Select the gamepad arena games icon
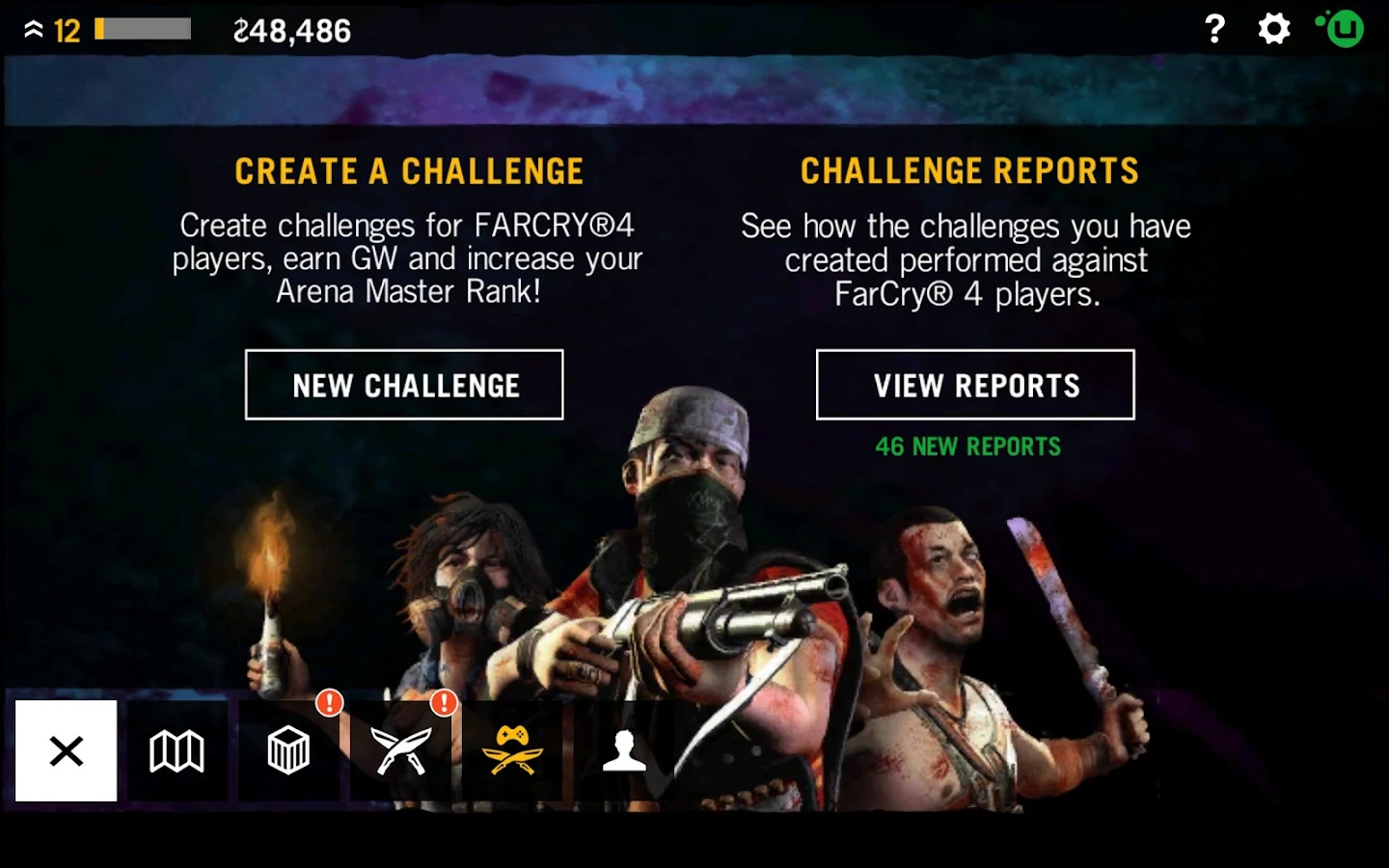 514,752
